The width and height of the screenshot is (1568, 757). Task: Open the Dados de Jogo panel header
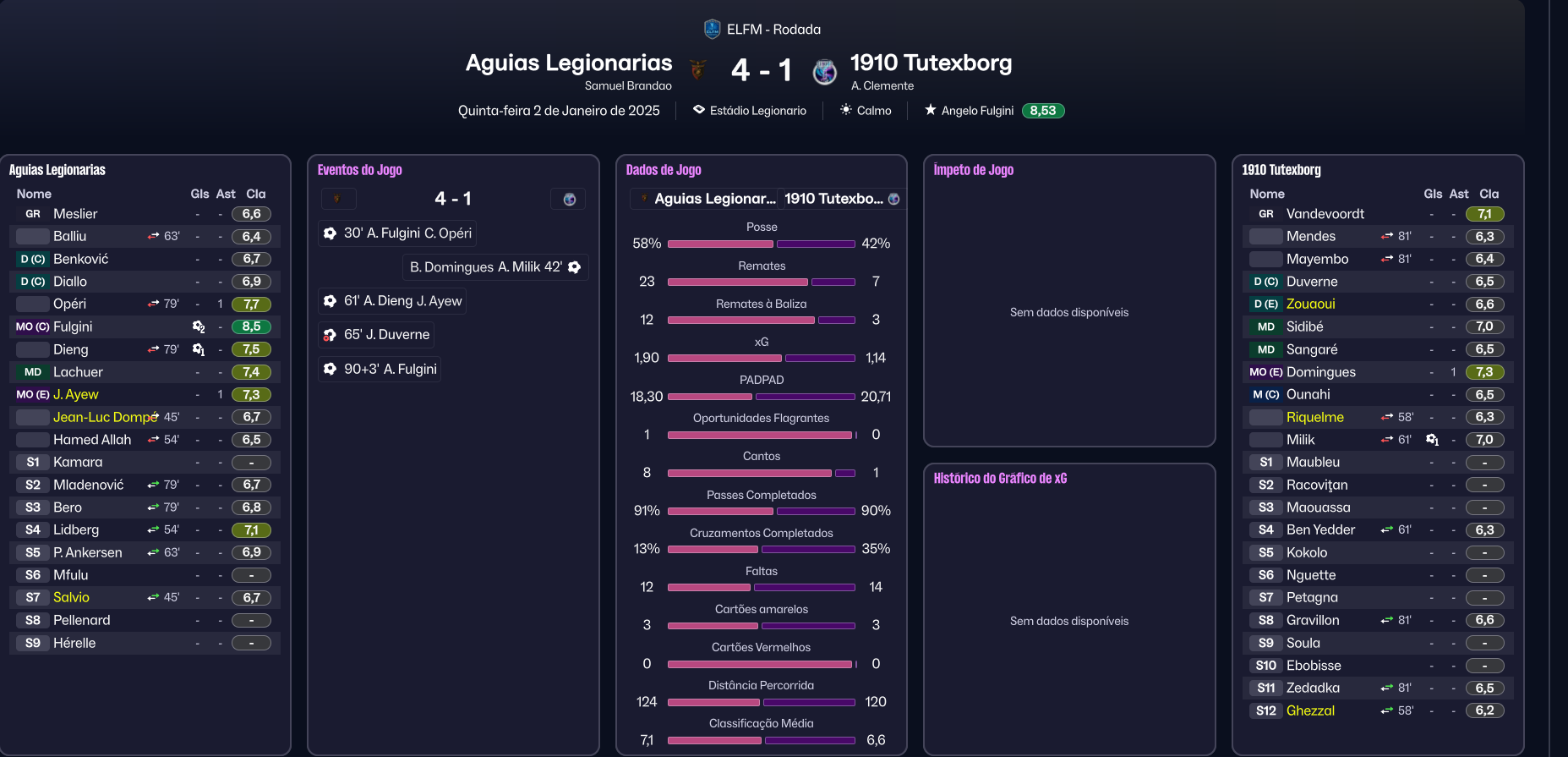tap(664, 170)
